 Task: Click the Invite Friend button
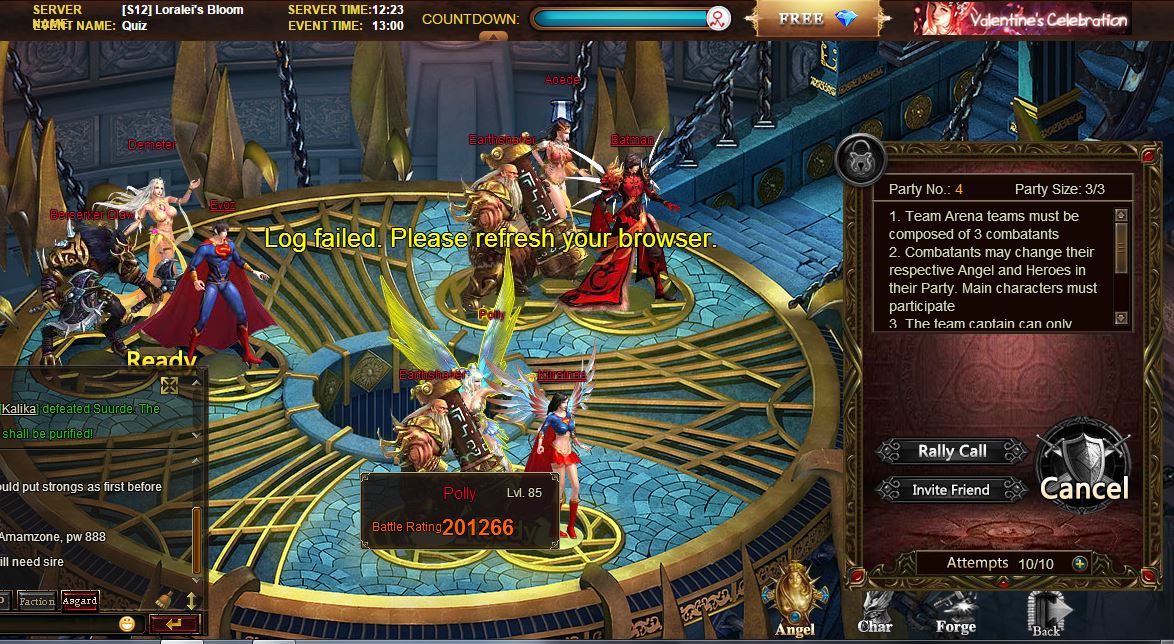click(x=951, y=490)
